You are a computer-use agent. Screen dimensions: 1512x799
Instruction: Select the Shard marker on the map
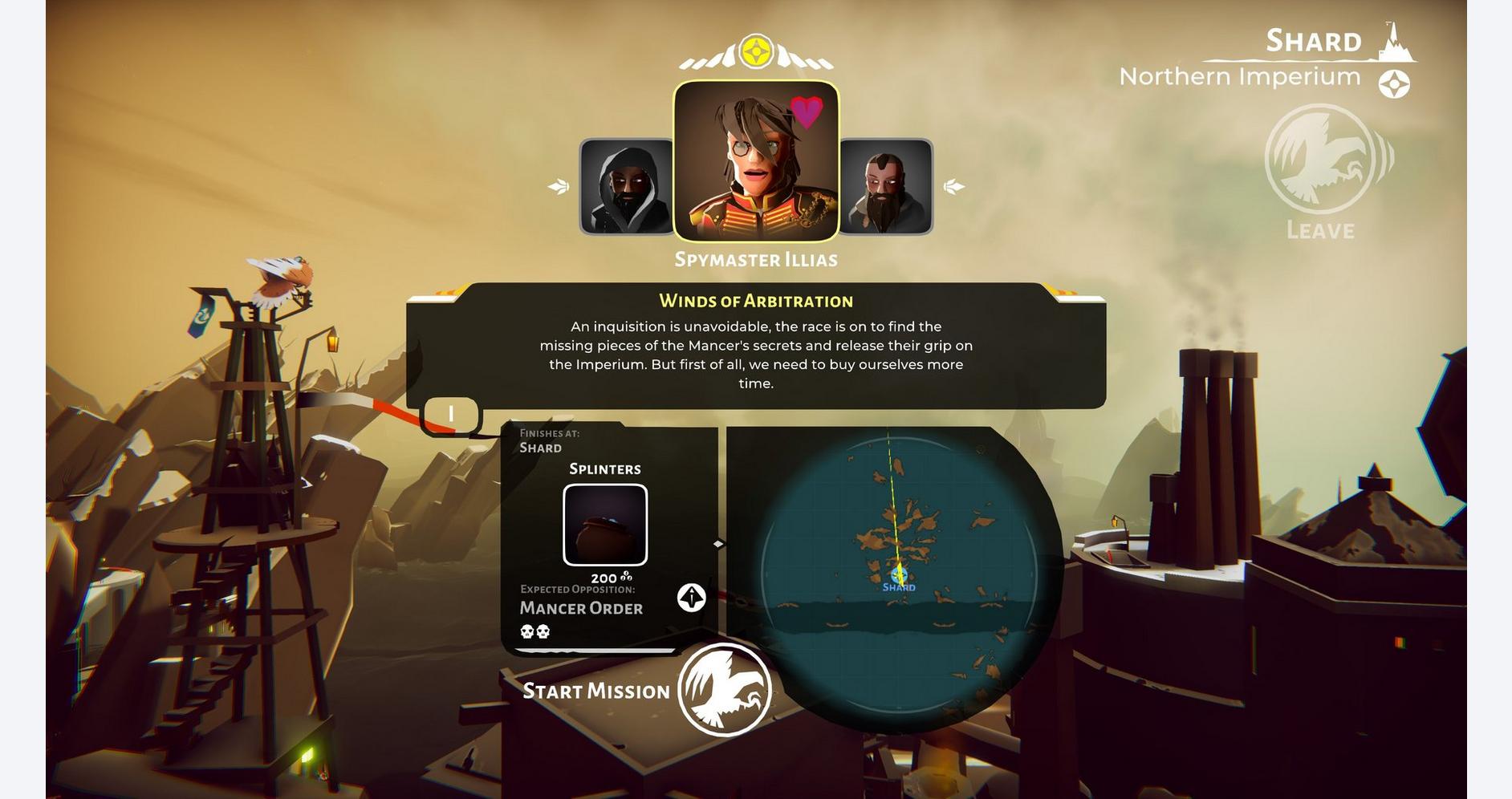click(x=899, y=576)
